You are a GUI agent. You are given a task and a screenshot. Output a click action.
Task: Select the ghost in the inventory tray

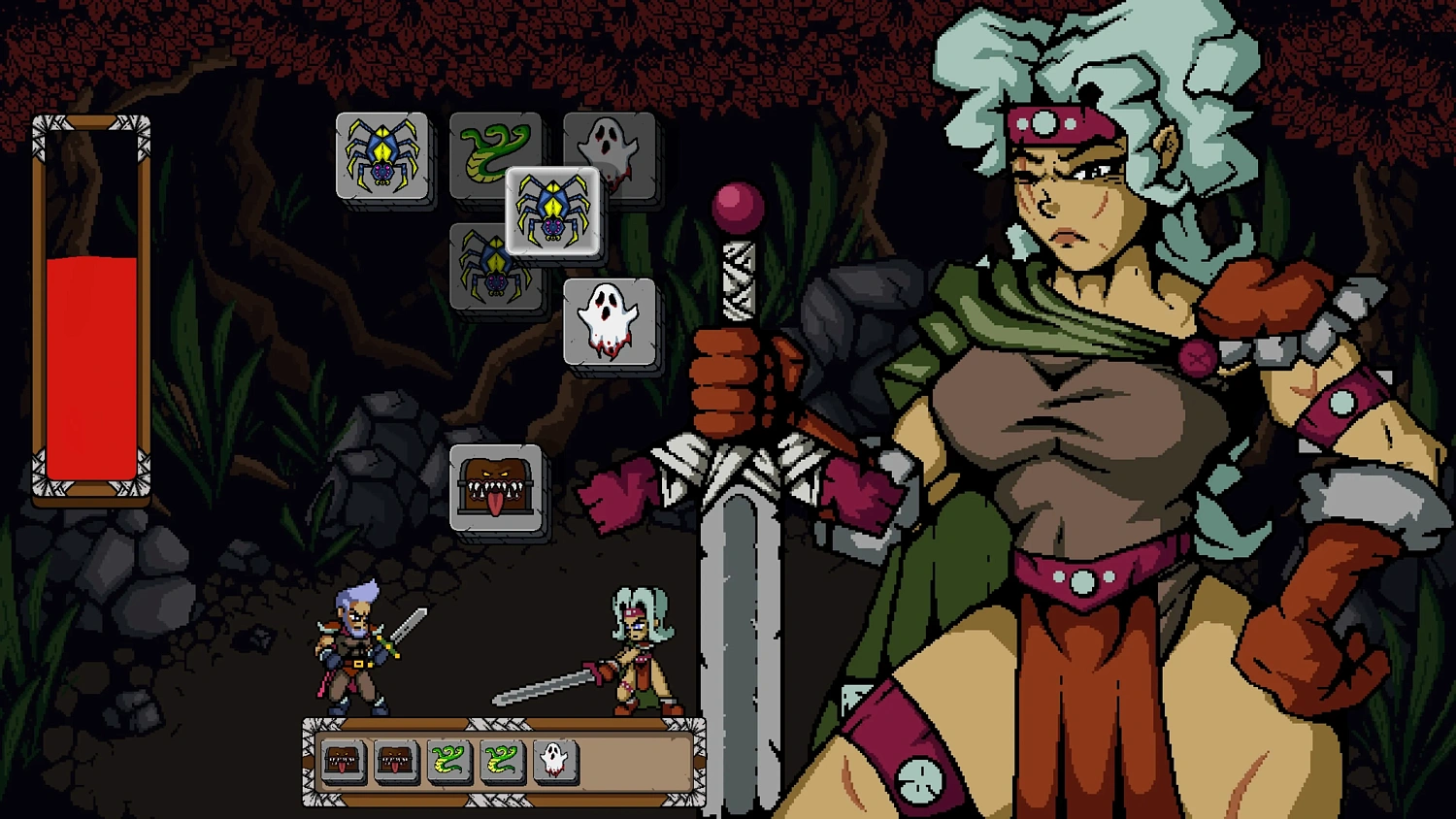pos(556,763)
